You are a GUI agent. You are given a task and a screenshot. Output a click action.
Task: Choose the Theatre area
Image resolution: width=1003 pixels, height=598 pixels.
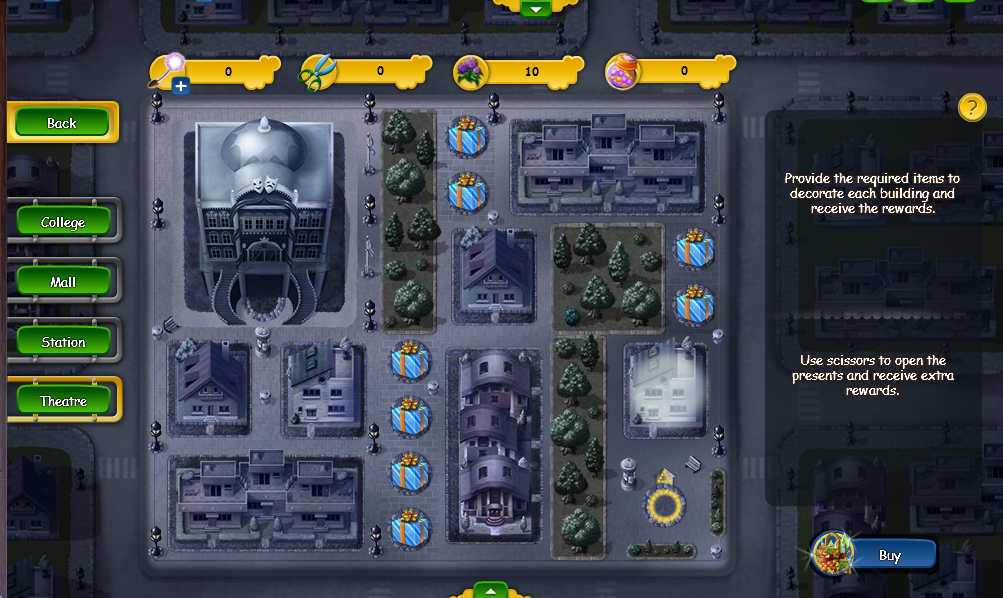click(x=63, y=401)
